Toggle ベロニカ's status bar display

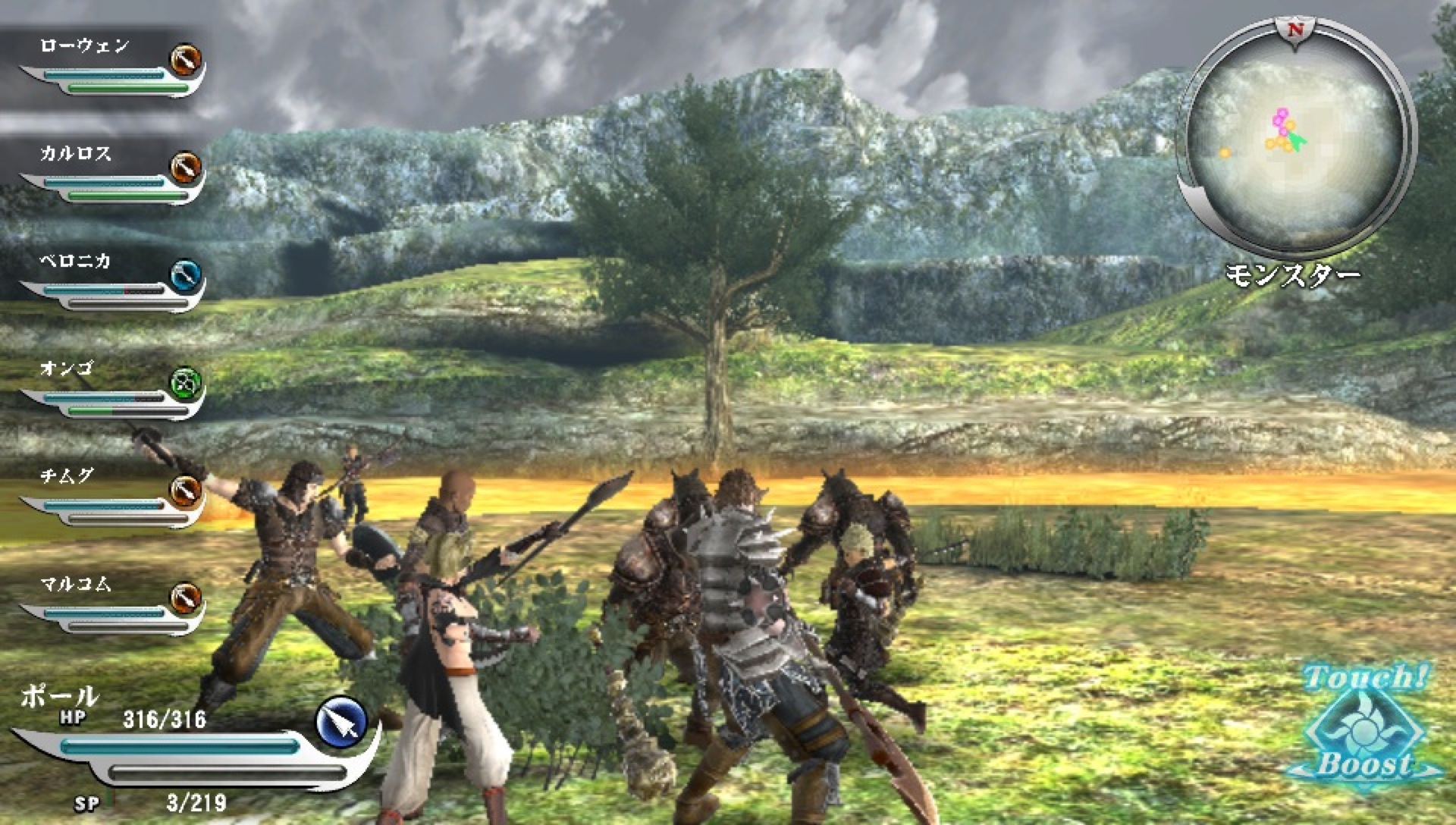(x=106, y=292)
